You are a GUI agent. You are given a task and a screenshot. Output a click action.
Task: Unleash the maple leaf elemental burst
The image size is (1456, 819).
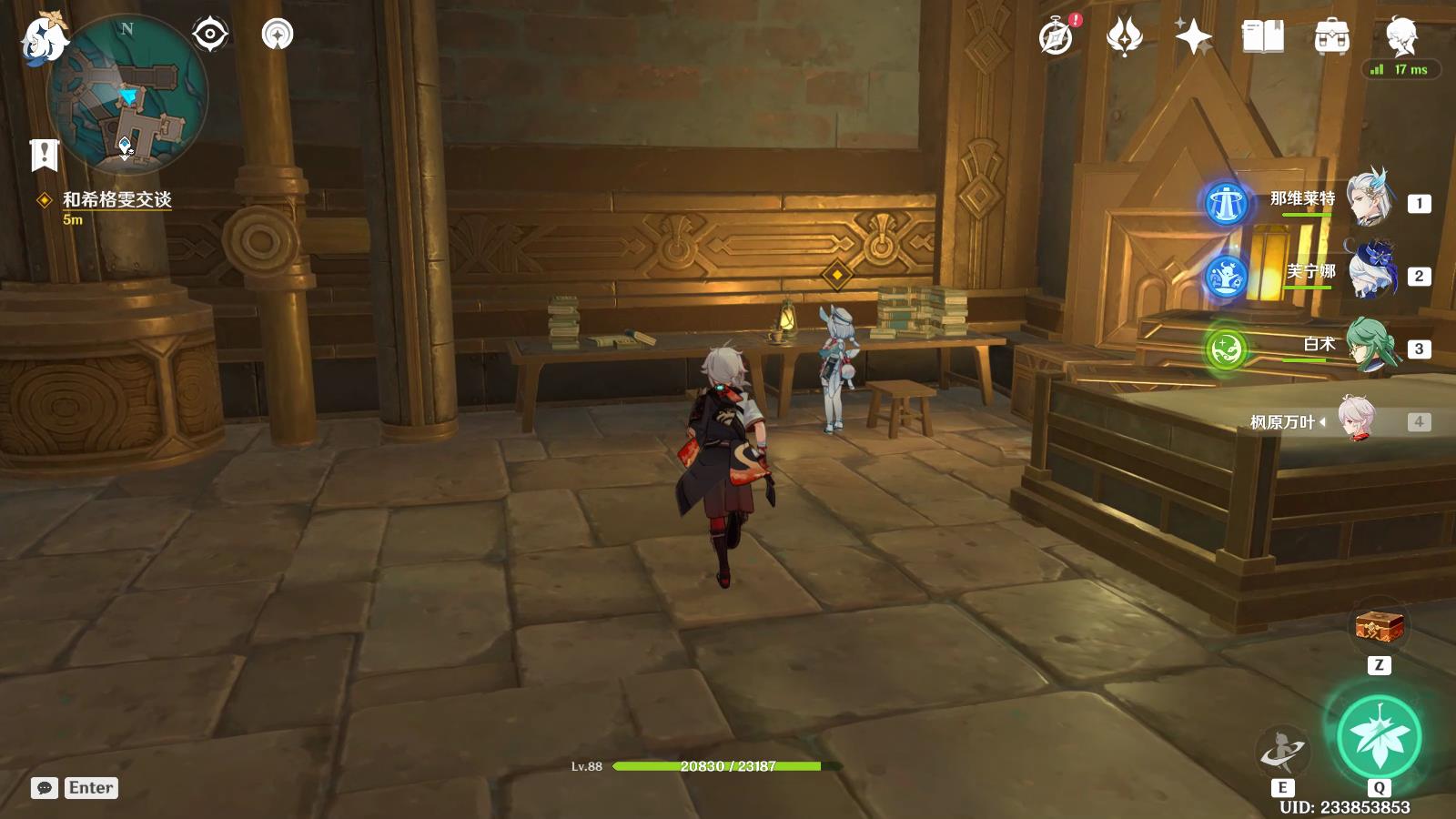(x=1379, y=735)
